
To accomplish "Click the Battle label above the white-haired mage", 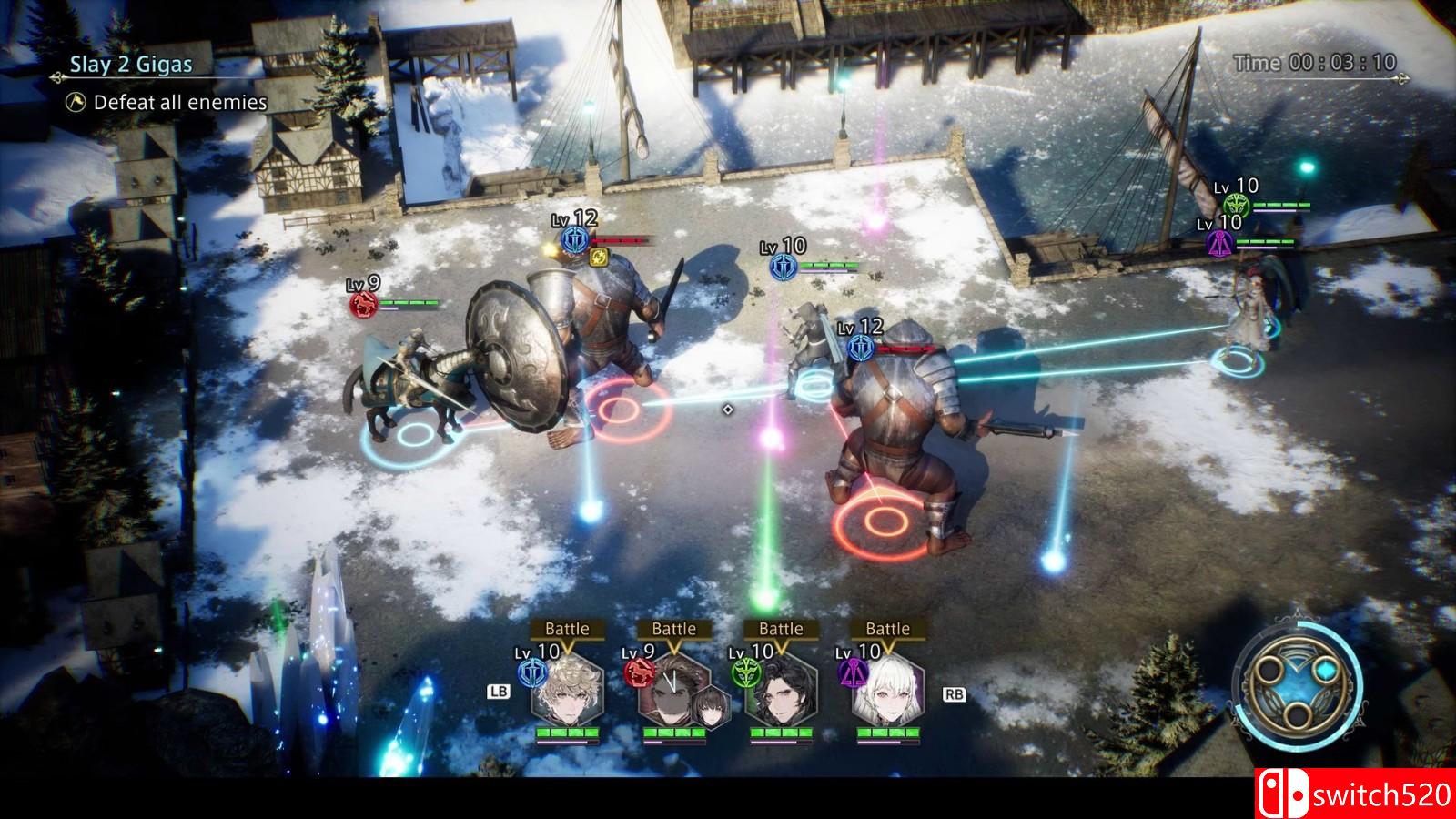I will click(887, 629).
